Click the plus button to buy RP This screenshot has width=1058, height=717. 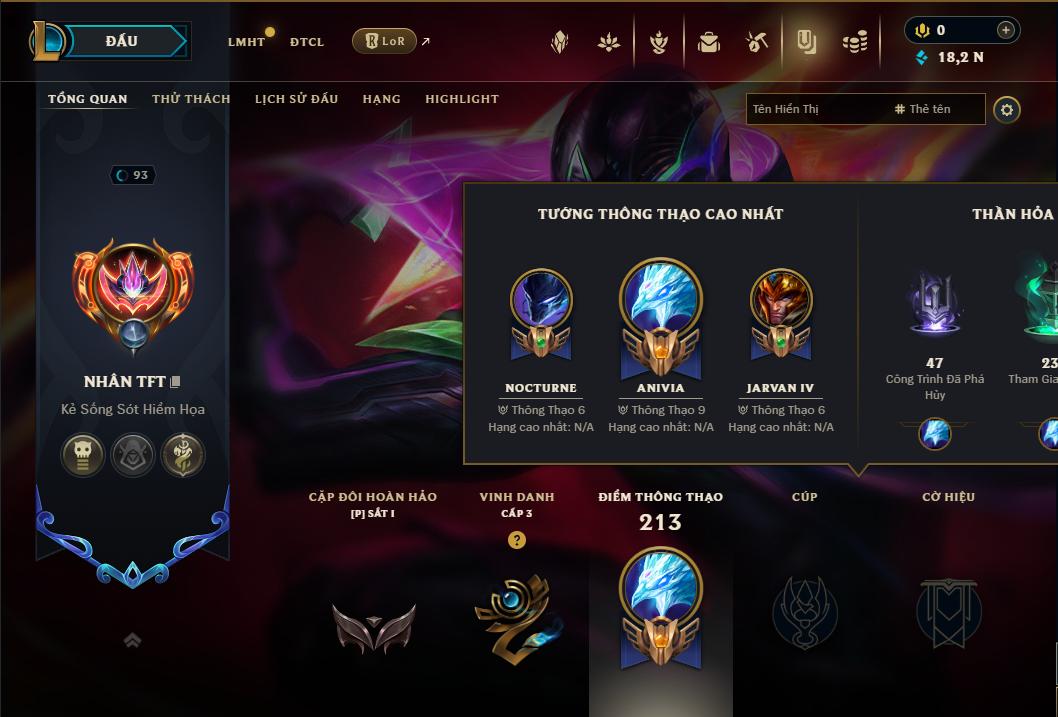pos(1005,30)
